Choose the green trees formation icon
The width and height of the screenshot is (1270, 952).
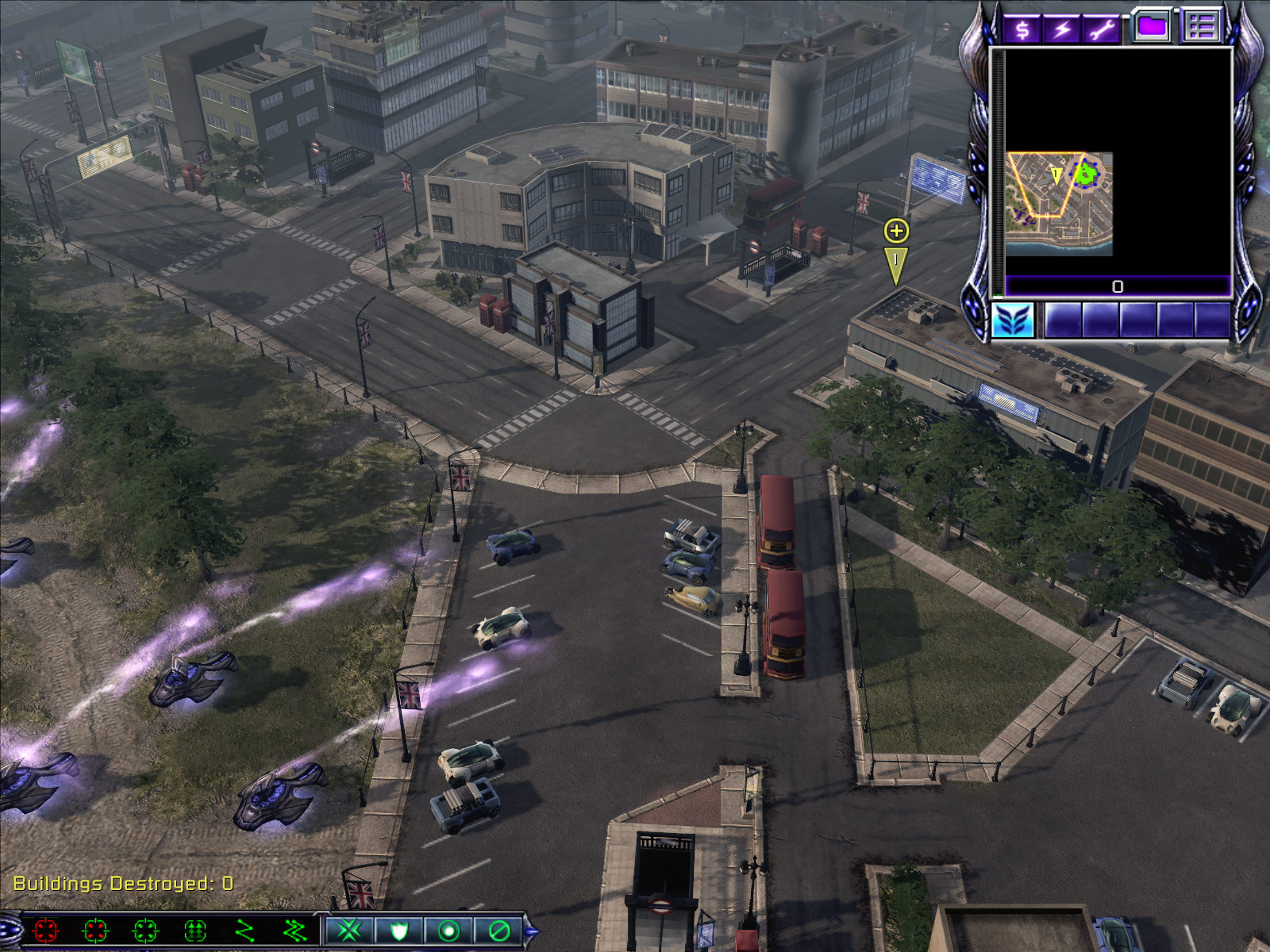point(195,930)
